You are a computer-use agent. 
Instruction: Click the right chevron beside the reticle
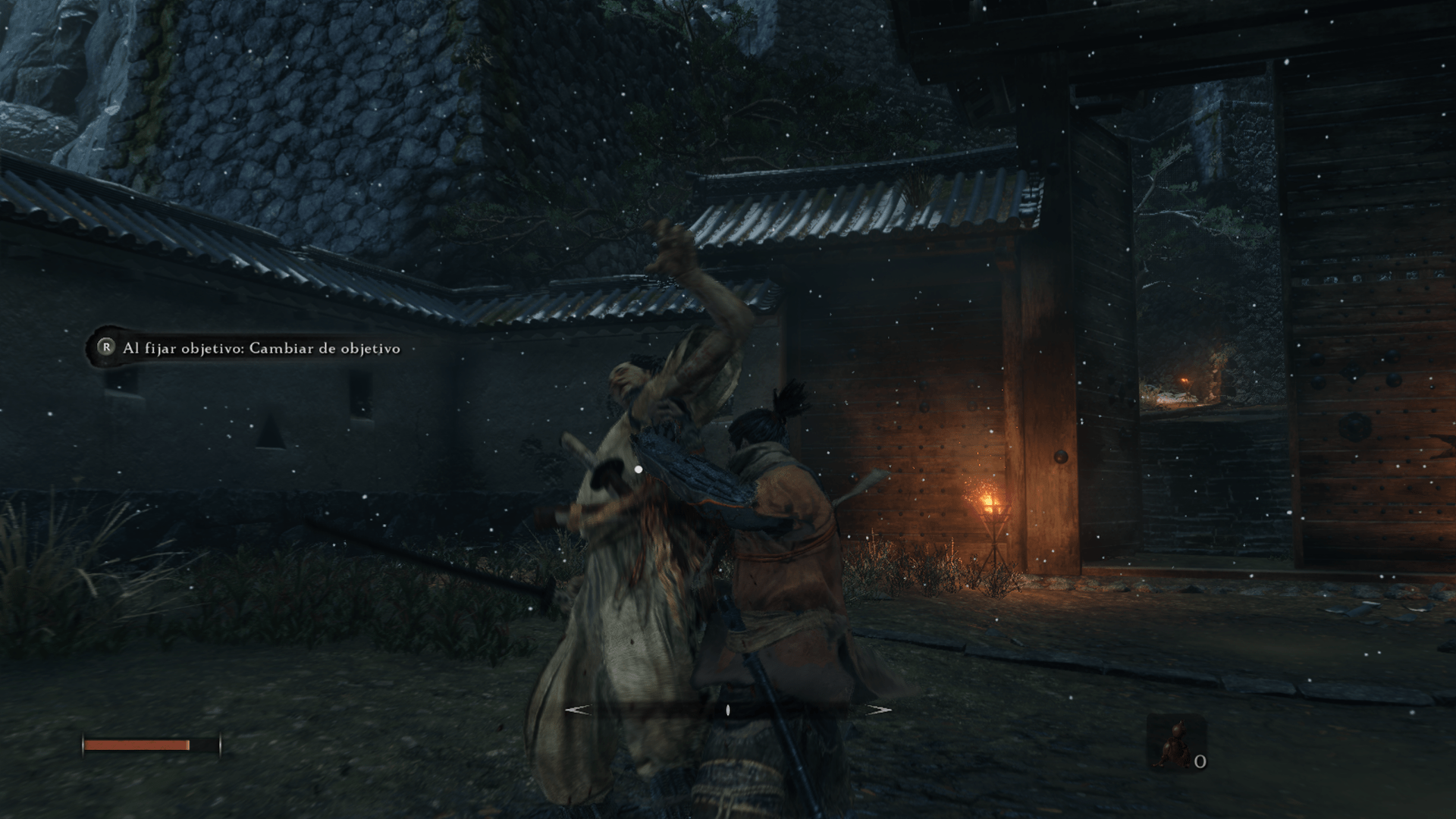pyautogui.click(x=880, y=710)
